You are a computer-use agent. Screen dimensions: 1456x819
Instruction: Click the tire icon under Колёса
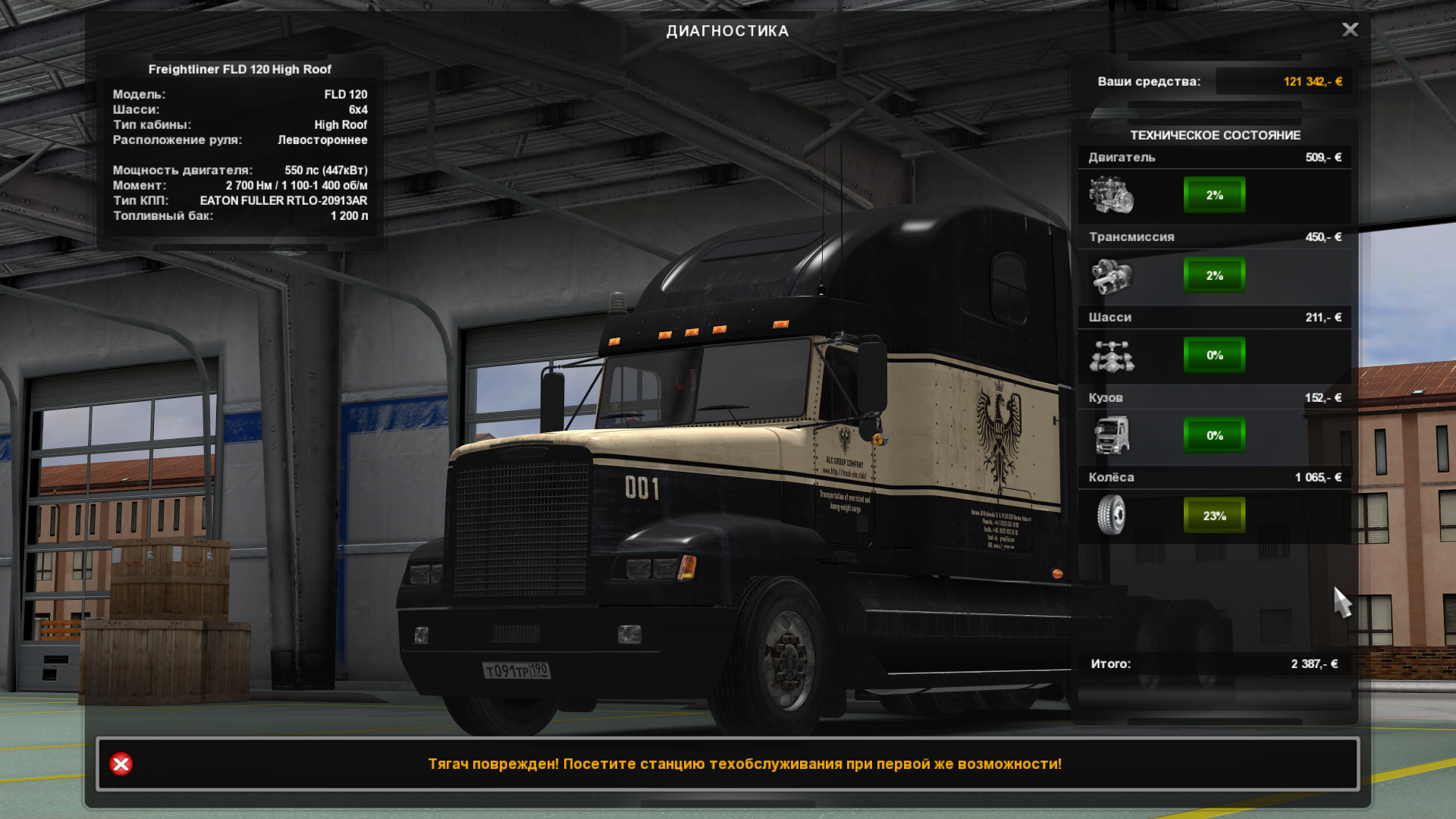pos(1111,515)
